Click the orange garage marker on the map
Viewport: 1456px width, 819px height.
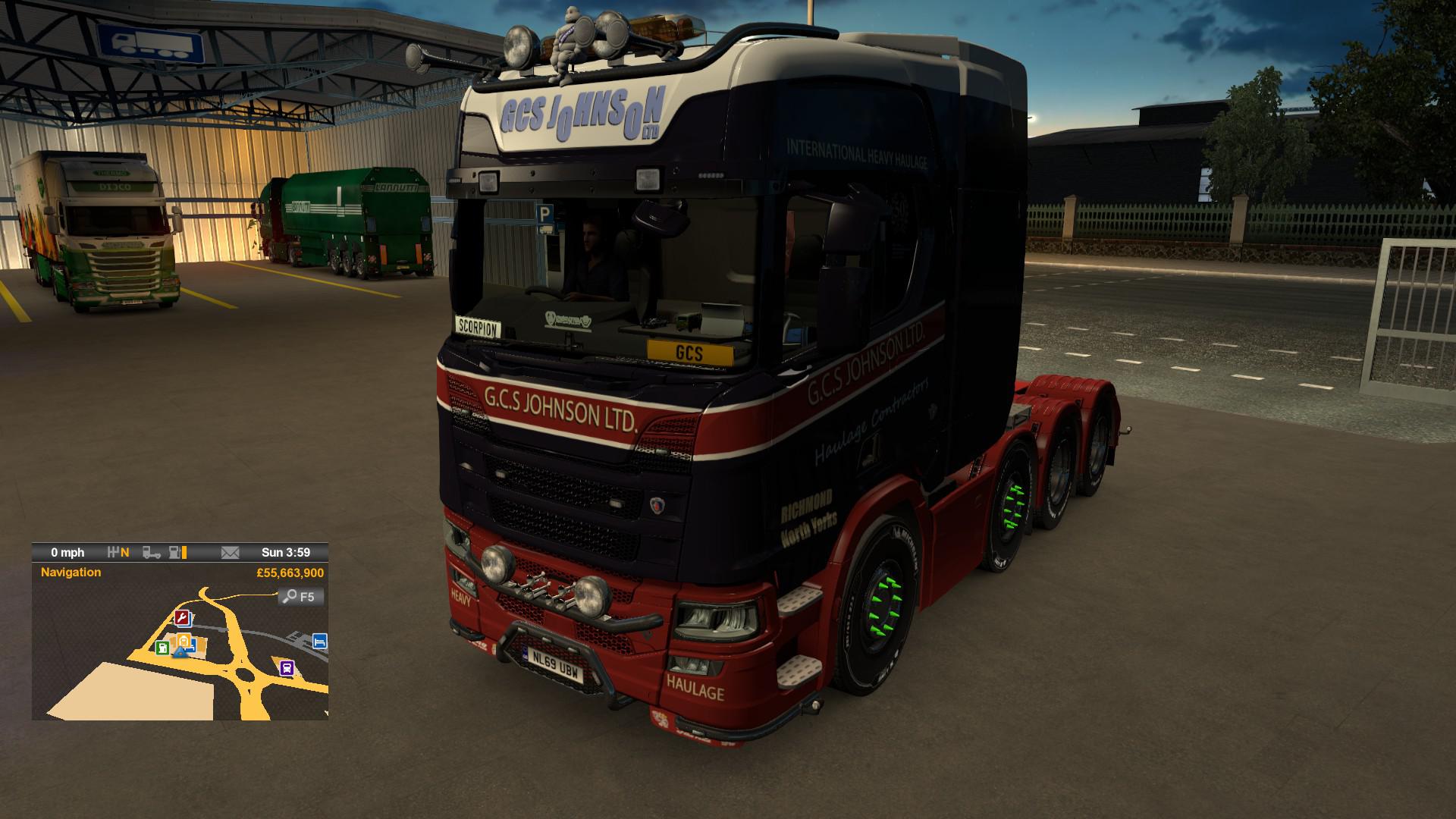[184, 642]
